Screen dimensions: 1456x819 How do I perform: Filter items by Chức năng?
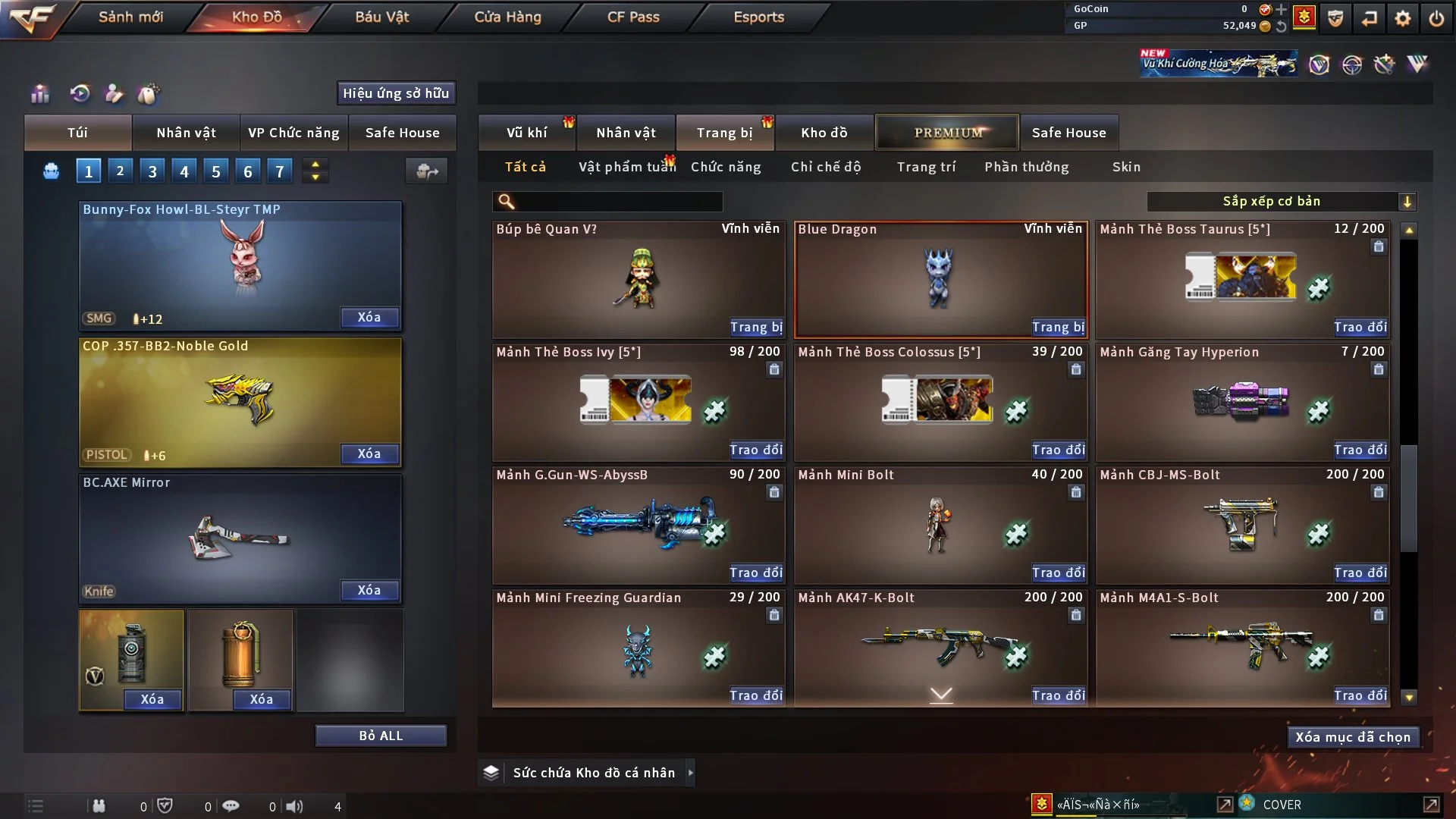point(726,167)
